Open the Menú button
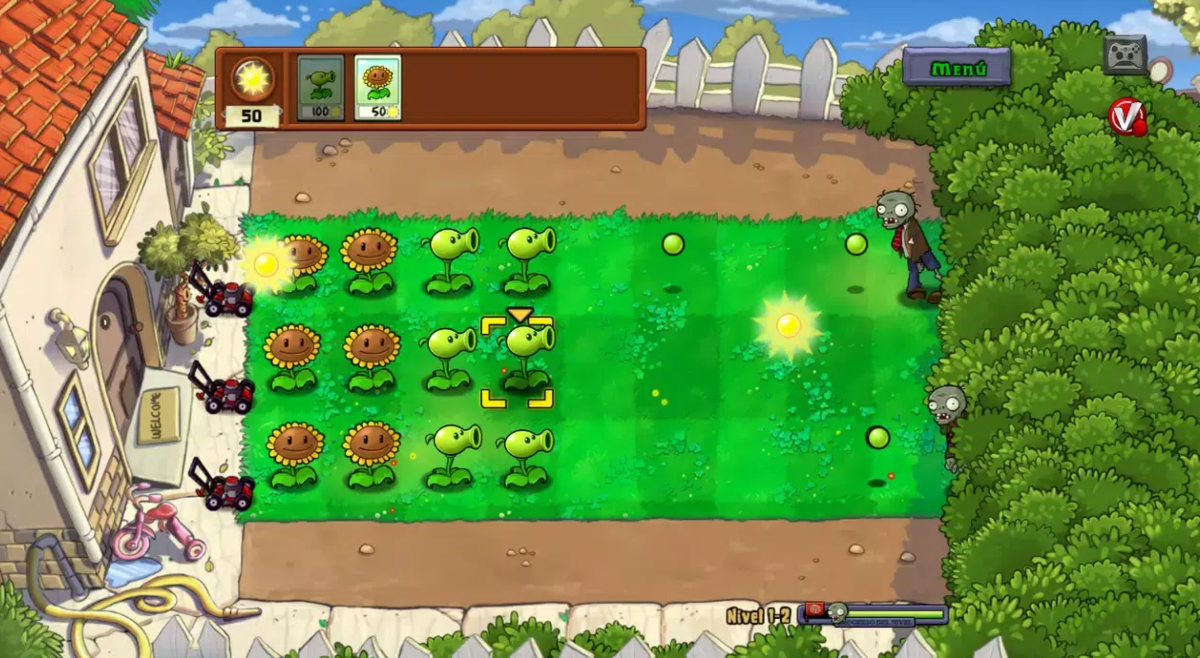This screenshot has width=1200, height=658. pyautogui.click(x=957, y=68)
